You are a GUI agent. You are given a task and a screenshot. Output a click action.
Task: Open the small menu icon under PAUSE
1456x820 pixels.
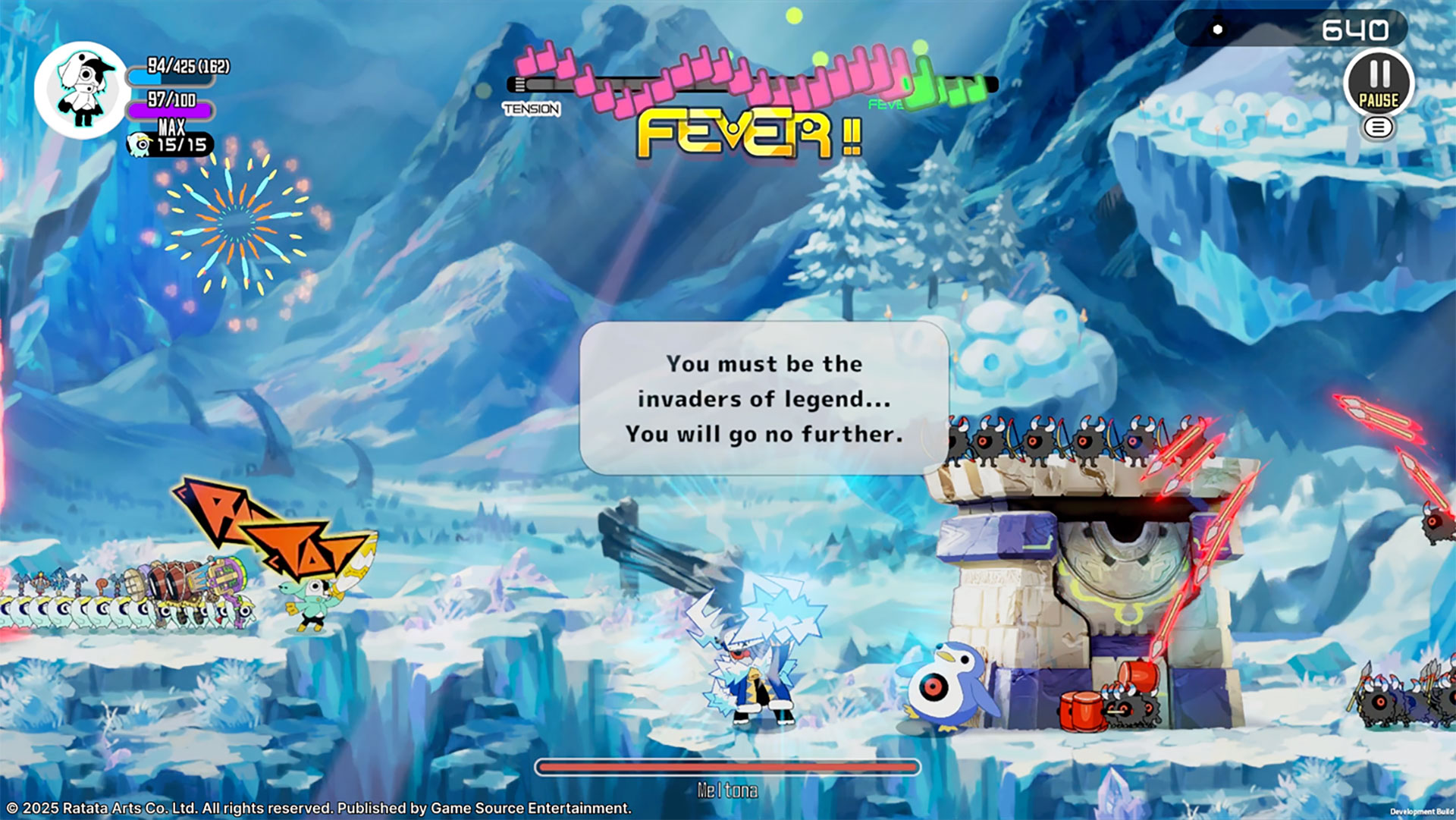pyautogui.click(x=1378, y=127)
